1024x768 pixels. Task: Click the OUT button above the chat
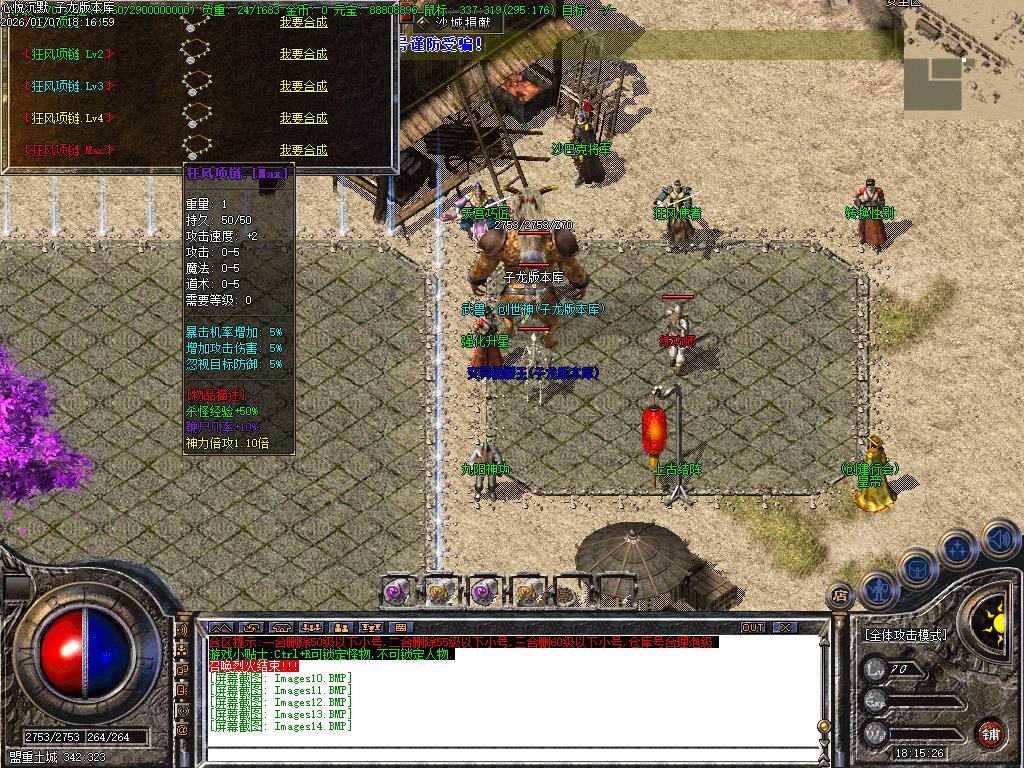753,627
